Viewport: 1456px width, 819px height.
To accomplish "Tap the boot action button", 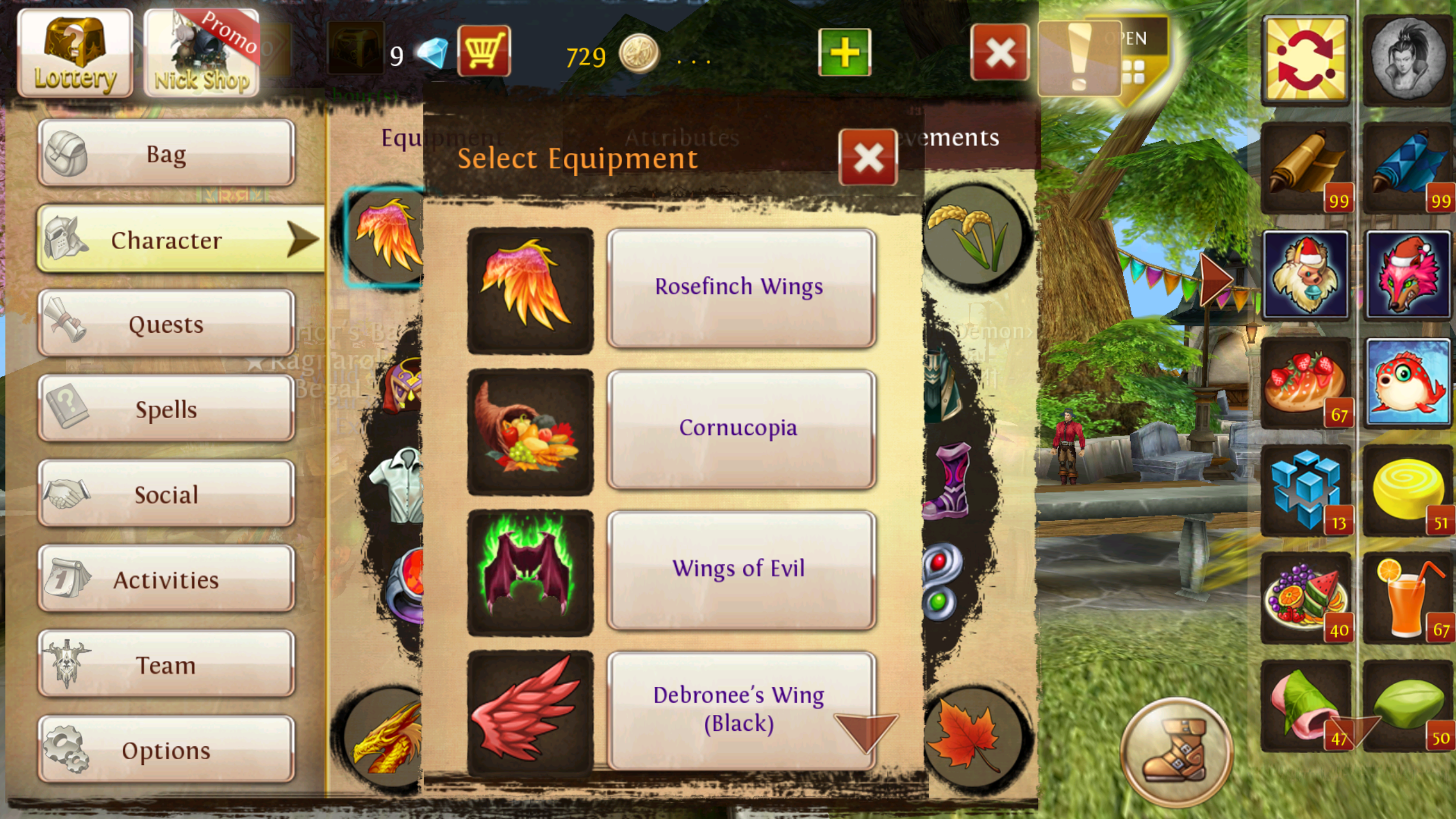I will click(x=1176, y=751).
